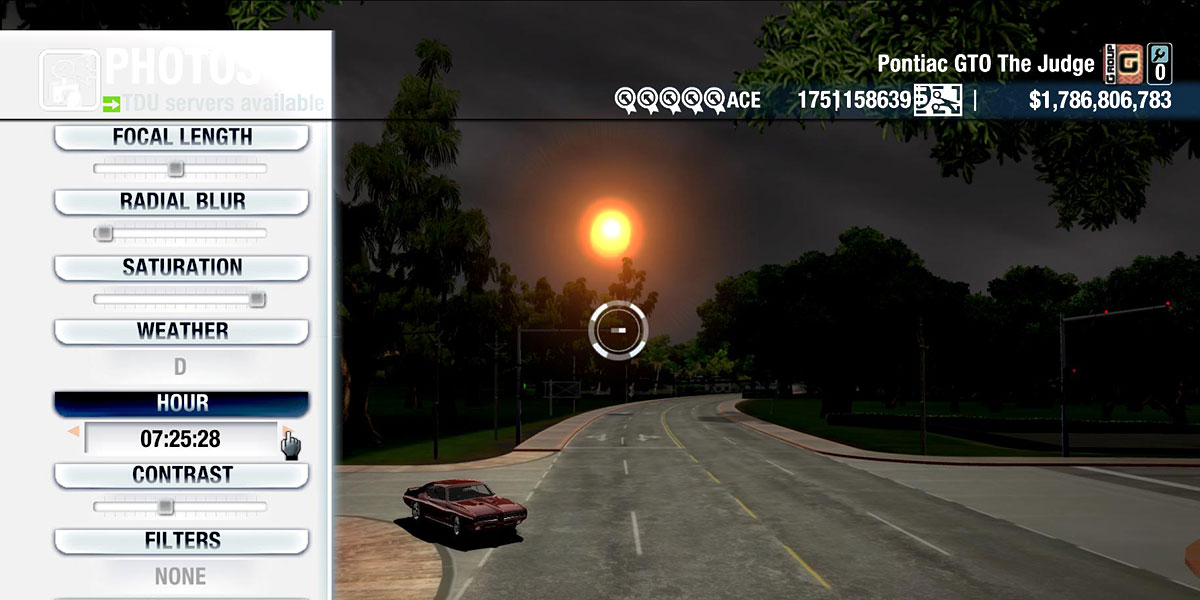The image size is (1200, 600).
Task: Open the Filters option
Action: [181, 541]
